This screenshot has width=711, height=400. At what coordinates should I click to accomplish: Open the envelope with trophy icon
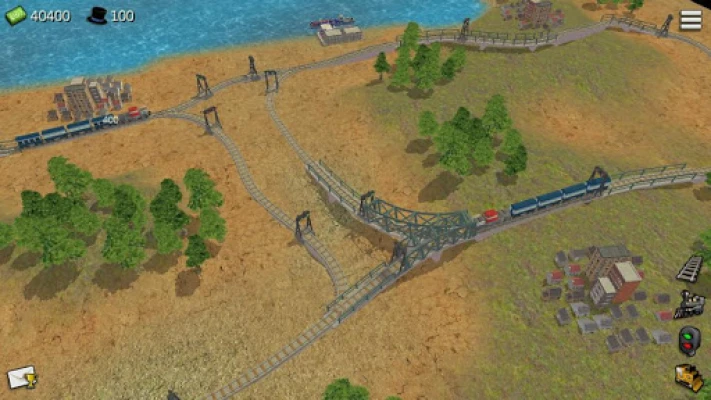click(21, 377)
